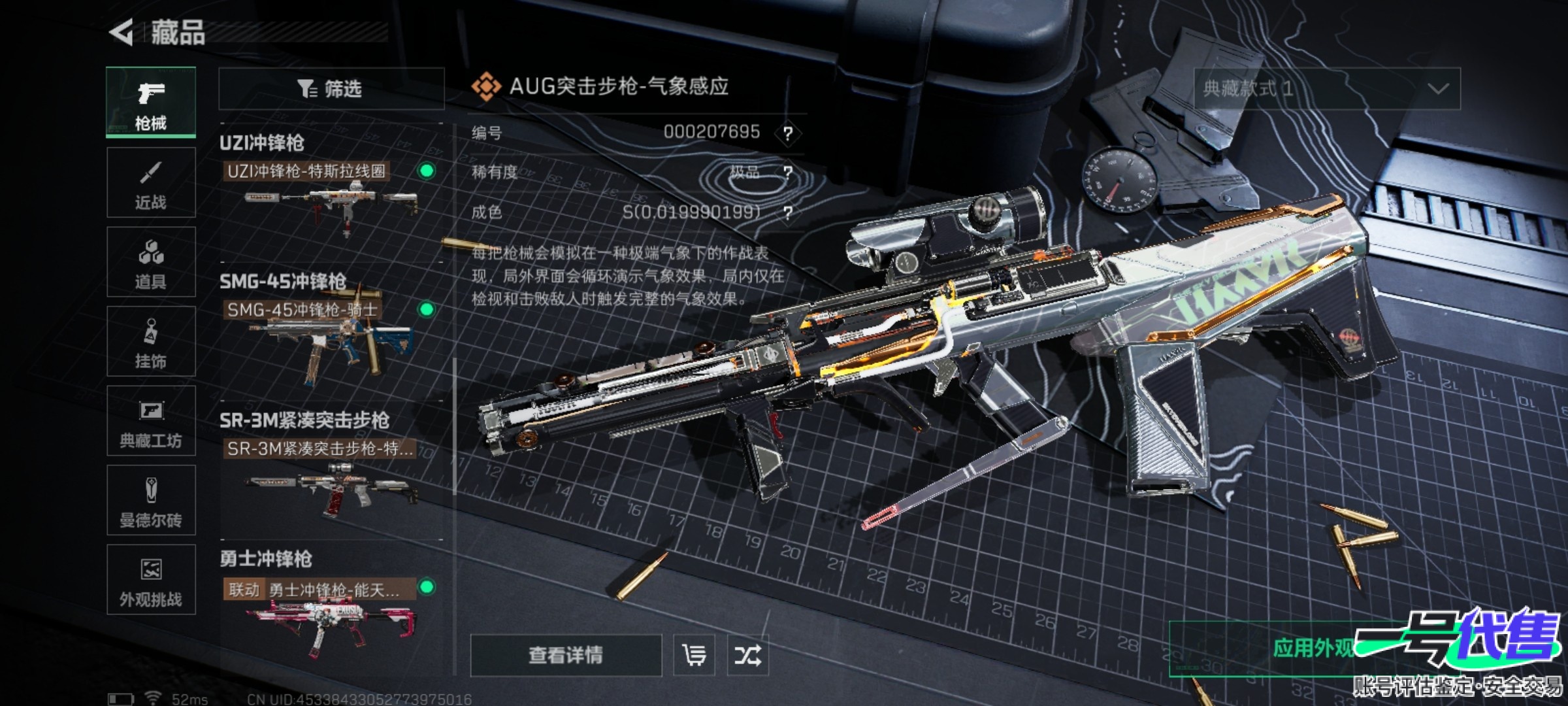
Task: Open the 外观挑战 appearance challenge tab
Action: click(x=151, y=580)
